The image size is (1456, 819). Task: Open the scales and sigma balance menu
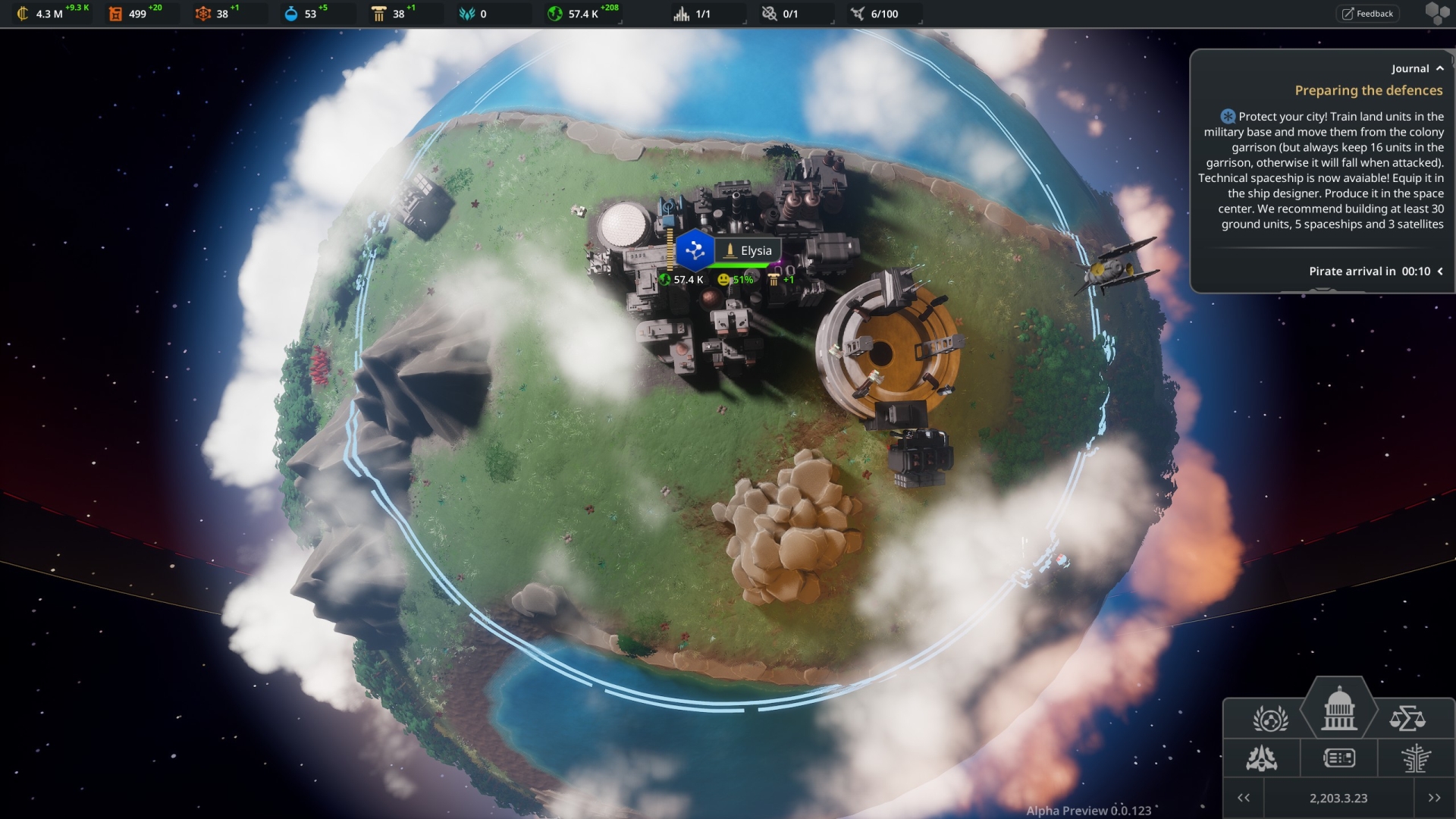(1407, 718)
